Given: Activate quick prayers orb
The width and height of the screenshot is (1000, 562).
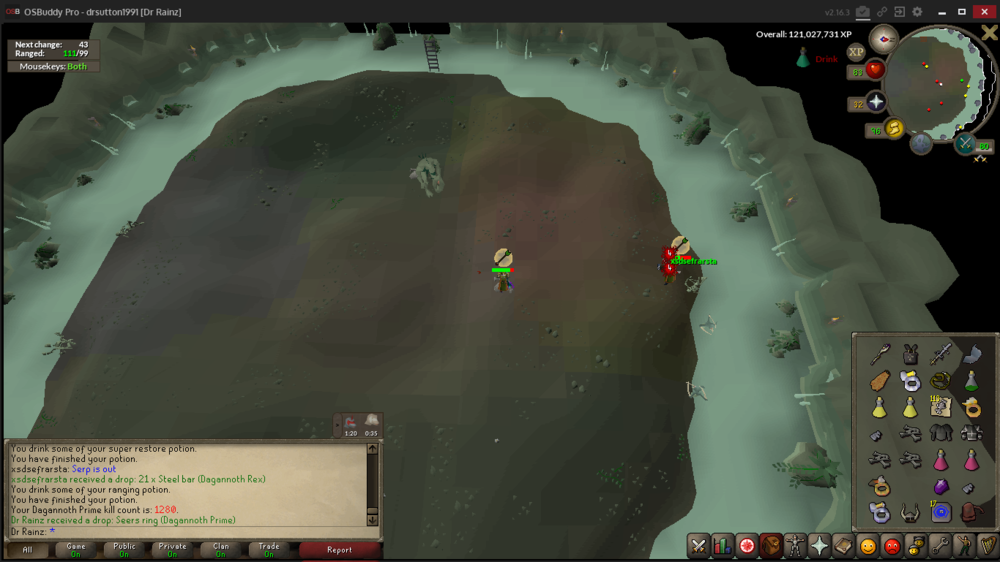Looking at the screenshot, I should [876, 102].
